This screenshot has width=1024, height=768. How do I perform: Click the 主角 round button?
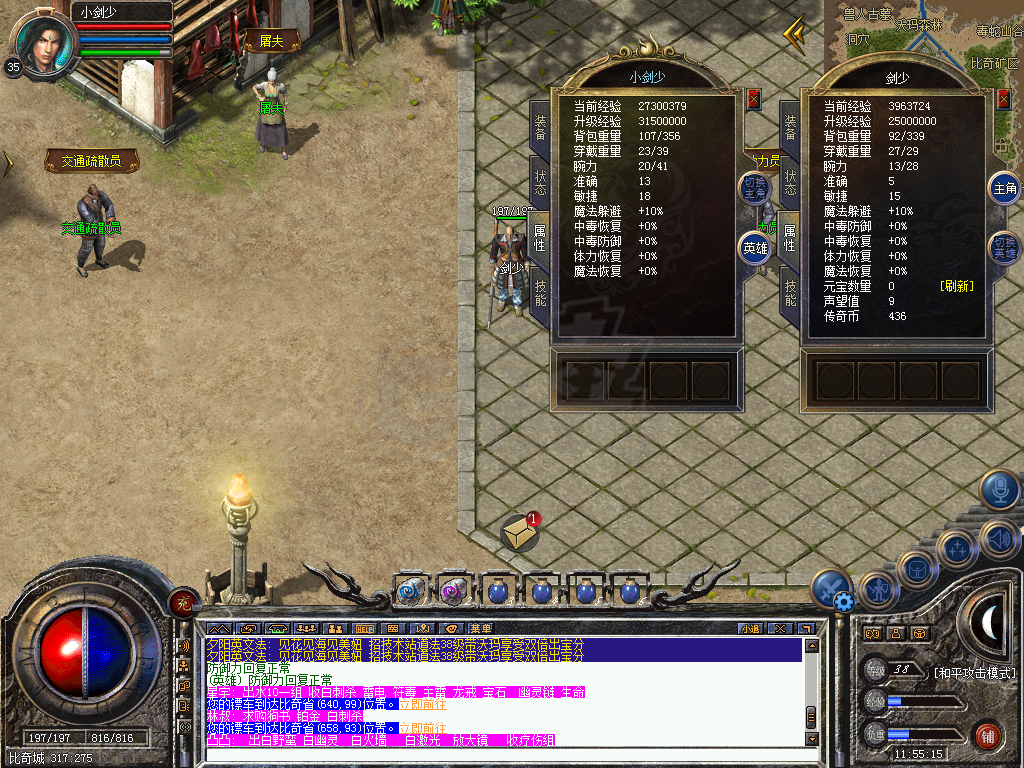1004,188
